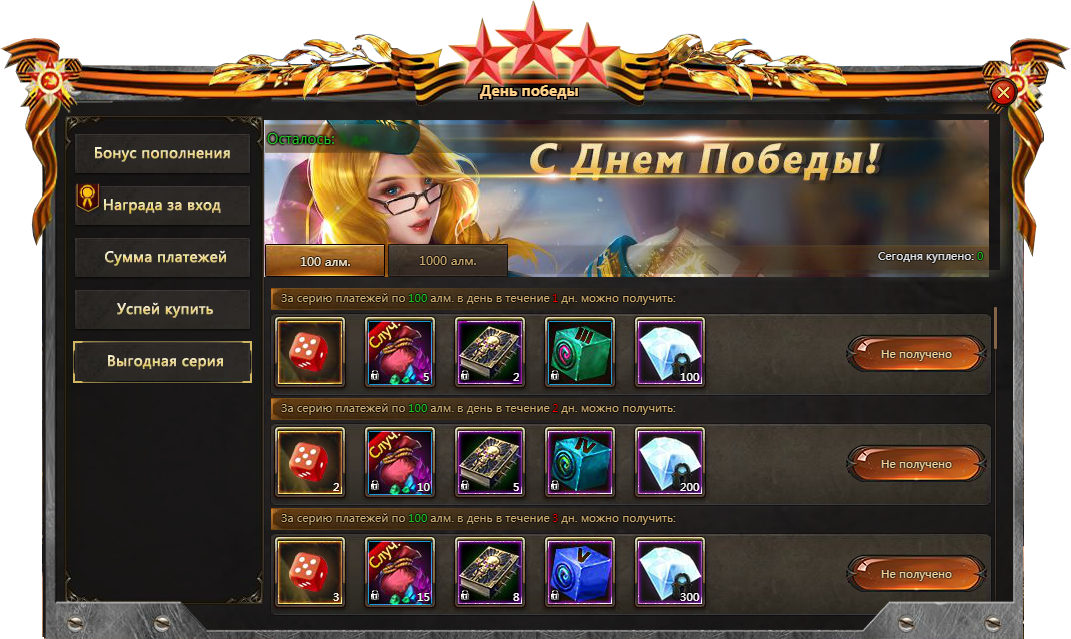Select the red dice reward with quantity 2
The height and width of the screenshot is (639, 1071).
point(310,462)
